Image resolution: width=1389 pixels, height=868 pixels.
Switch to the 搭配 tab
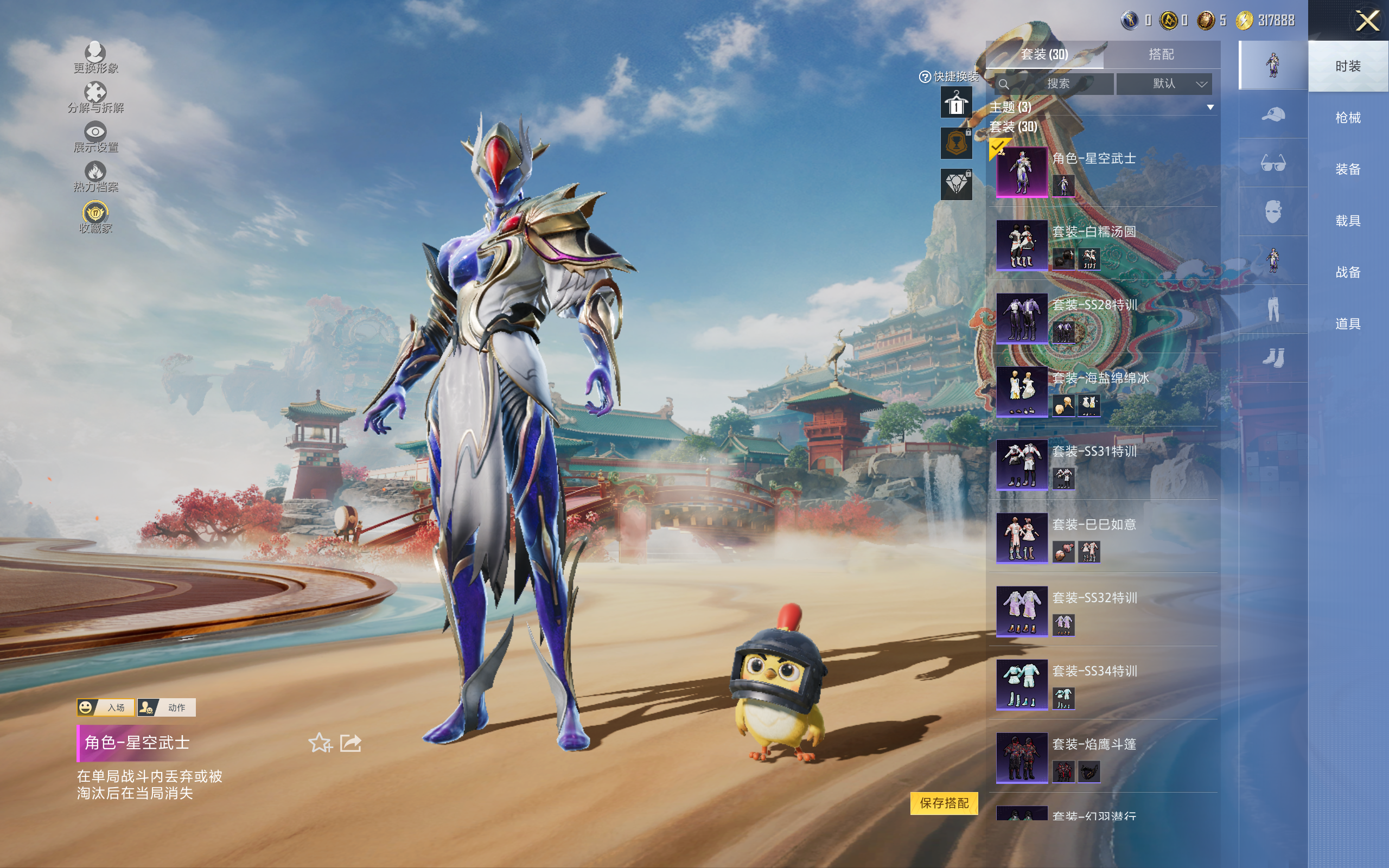point(1161,55)
